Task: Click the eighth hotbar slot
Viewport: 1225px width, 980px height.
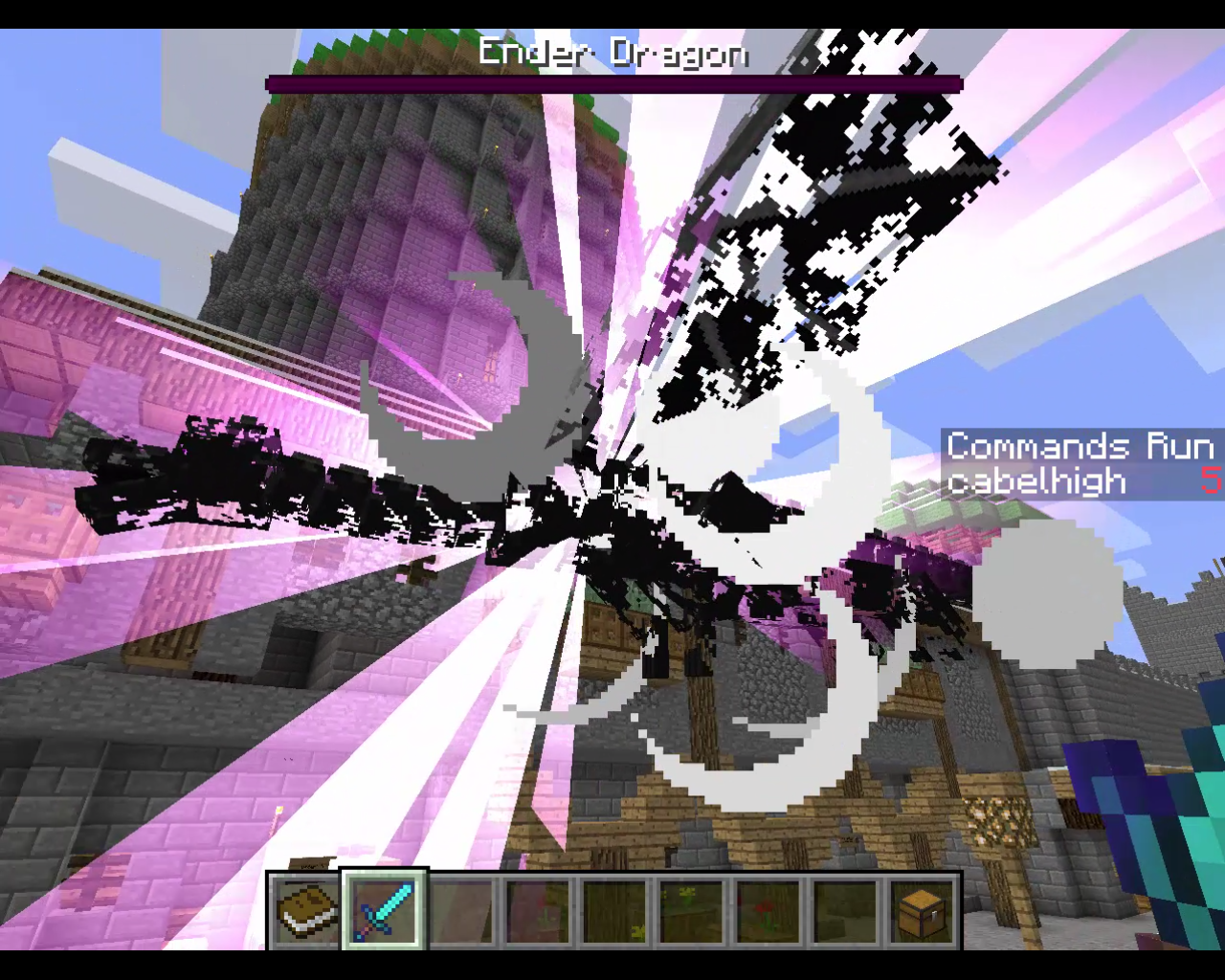Action: [843, 914]
